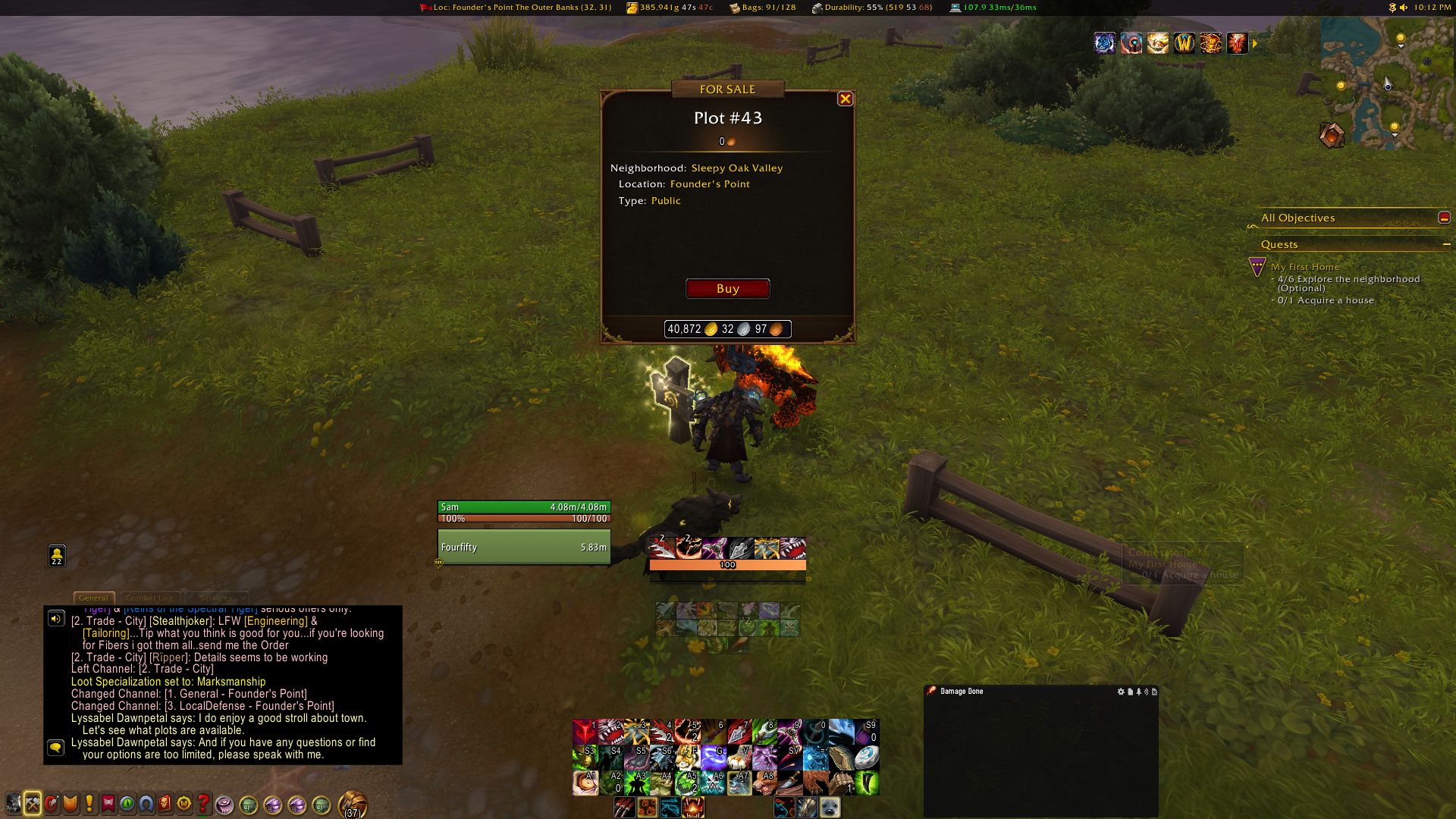Open the backpack with the 37 counter
Screen dimensions: 1456x819
coord(352,804)
